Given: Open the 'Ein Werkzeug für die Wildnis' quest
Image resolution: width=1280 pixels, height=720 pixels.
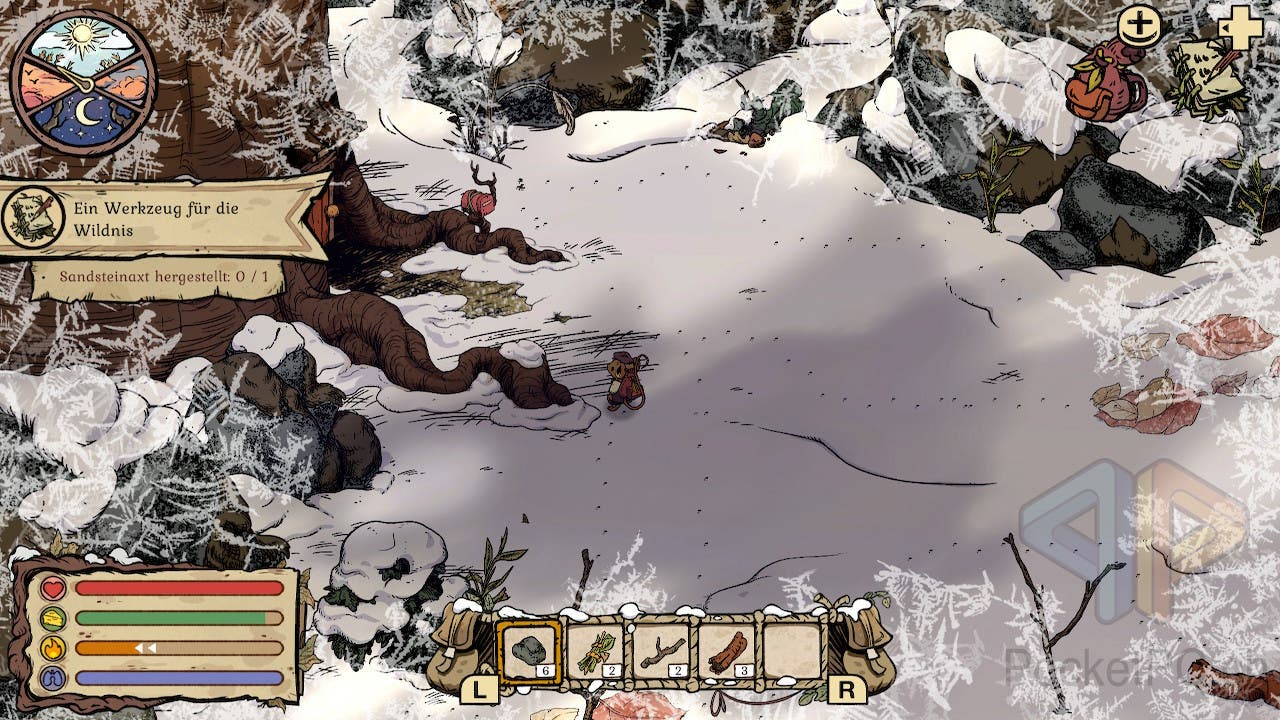Looking at the screenshot, I should tap(165, 217).
